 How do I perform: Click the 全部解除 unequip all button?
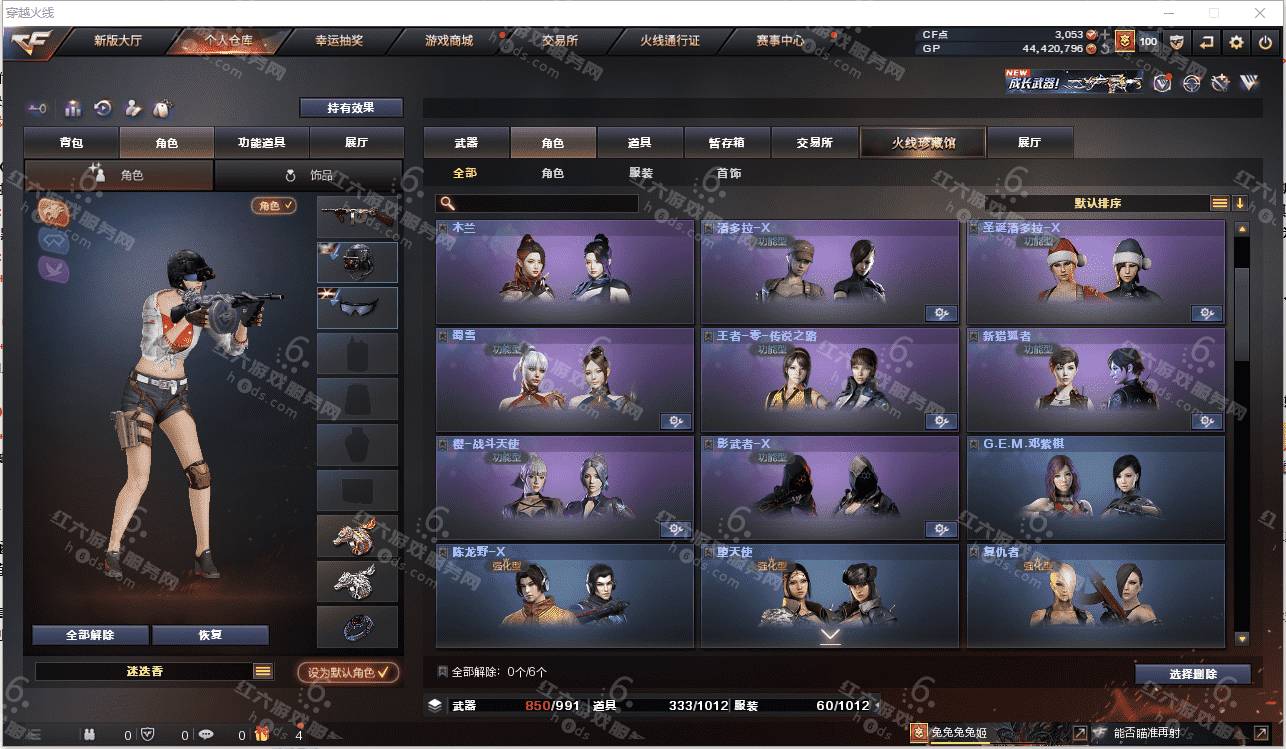[90, 635]
